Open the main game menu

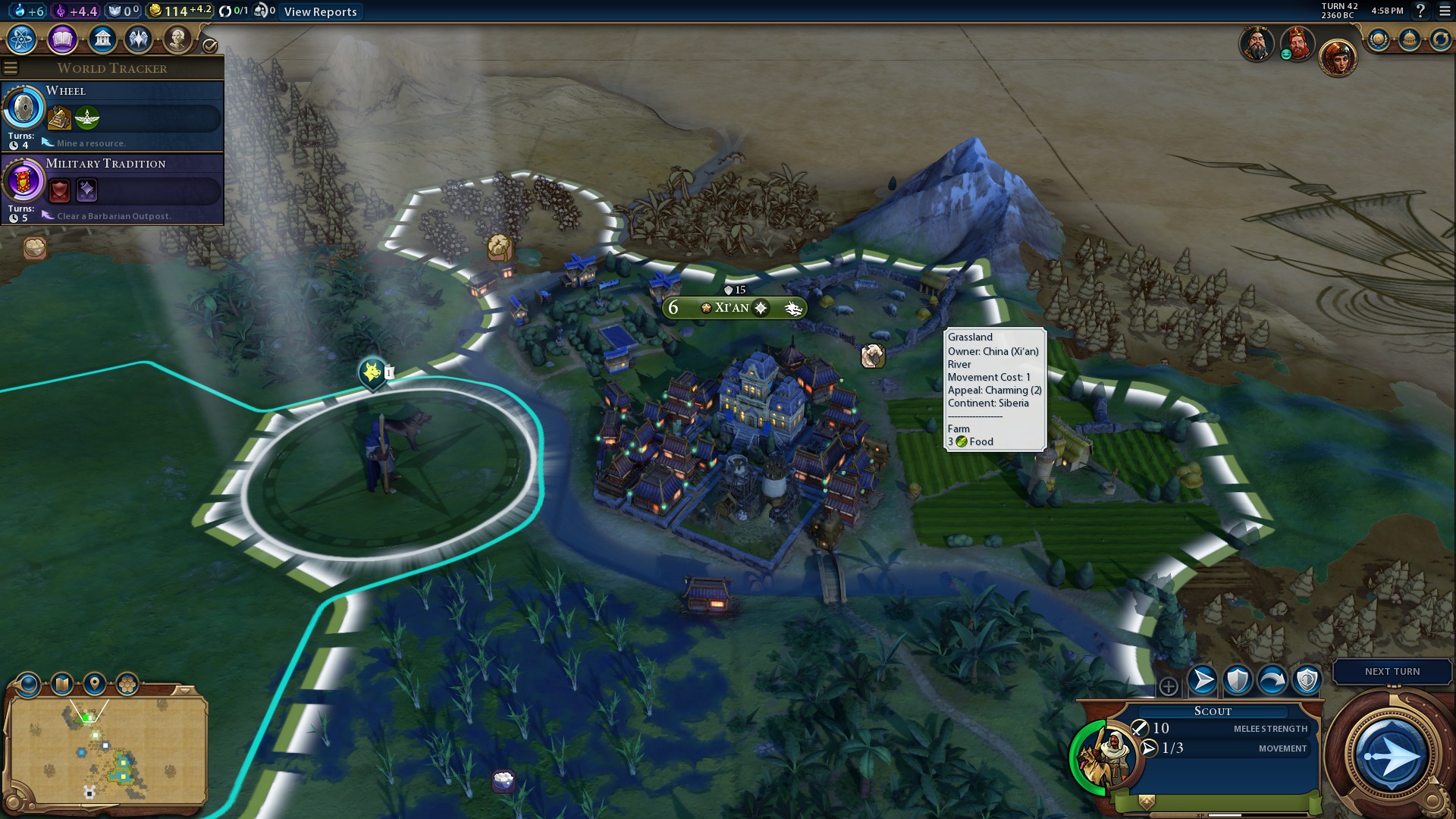pyautogui.click(x=1445, y=11)
